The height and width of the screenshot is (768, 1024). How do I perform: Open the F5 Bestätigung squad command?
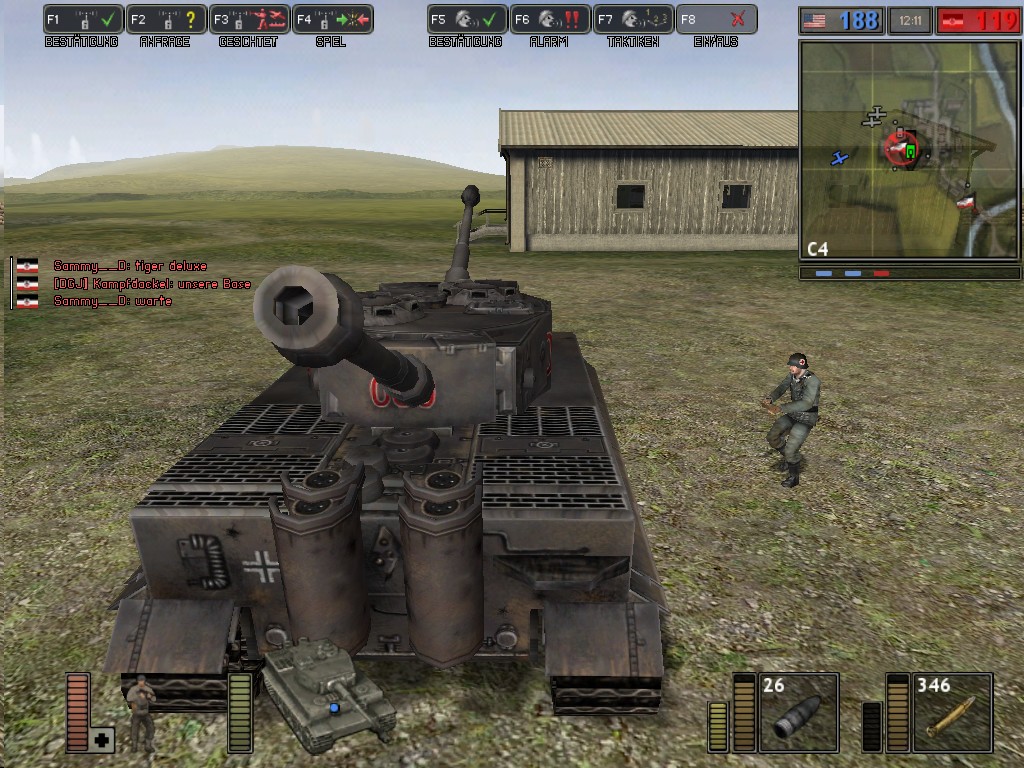tap(467, 19)
